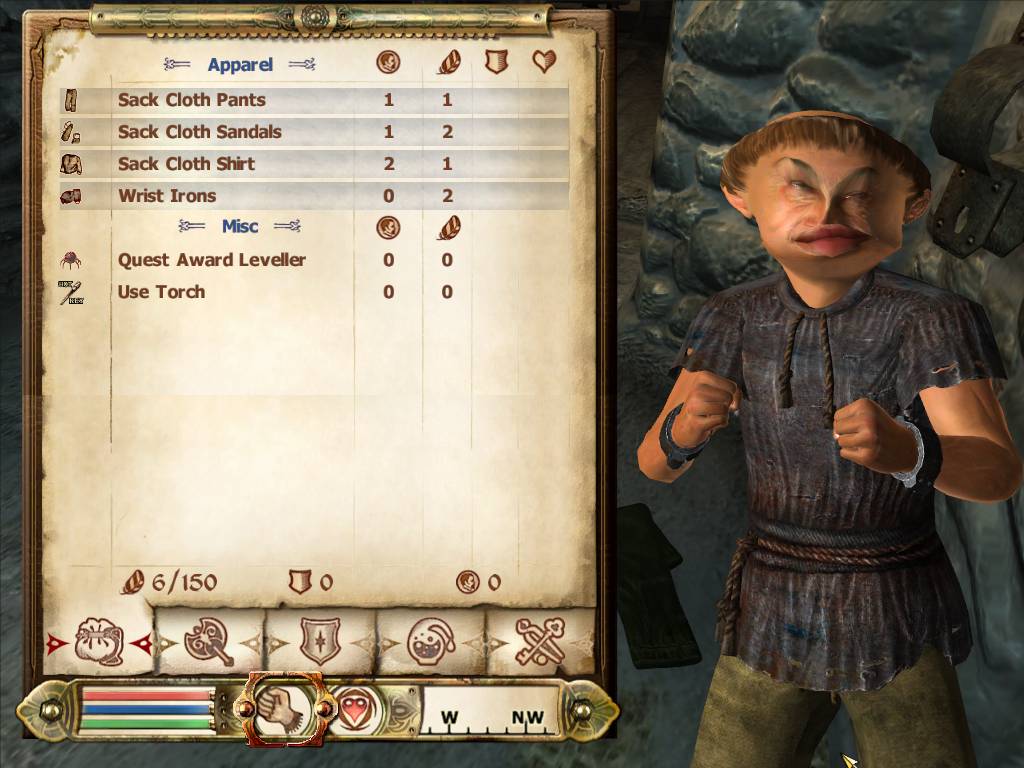Select the Wrist Irons item
Viewport: 1024px width, 768px height.
click(x=167, y=196)
